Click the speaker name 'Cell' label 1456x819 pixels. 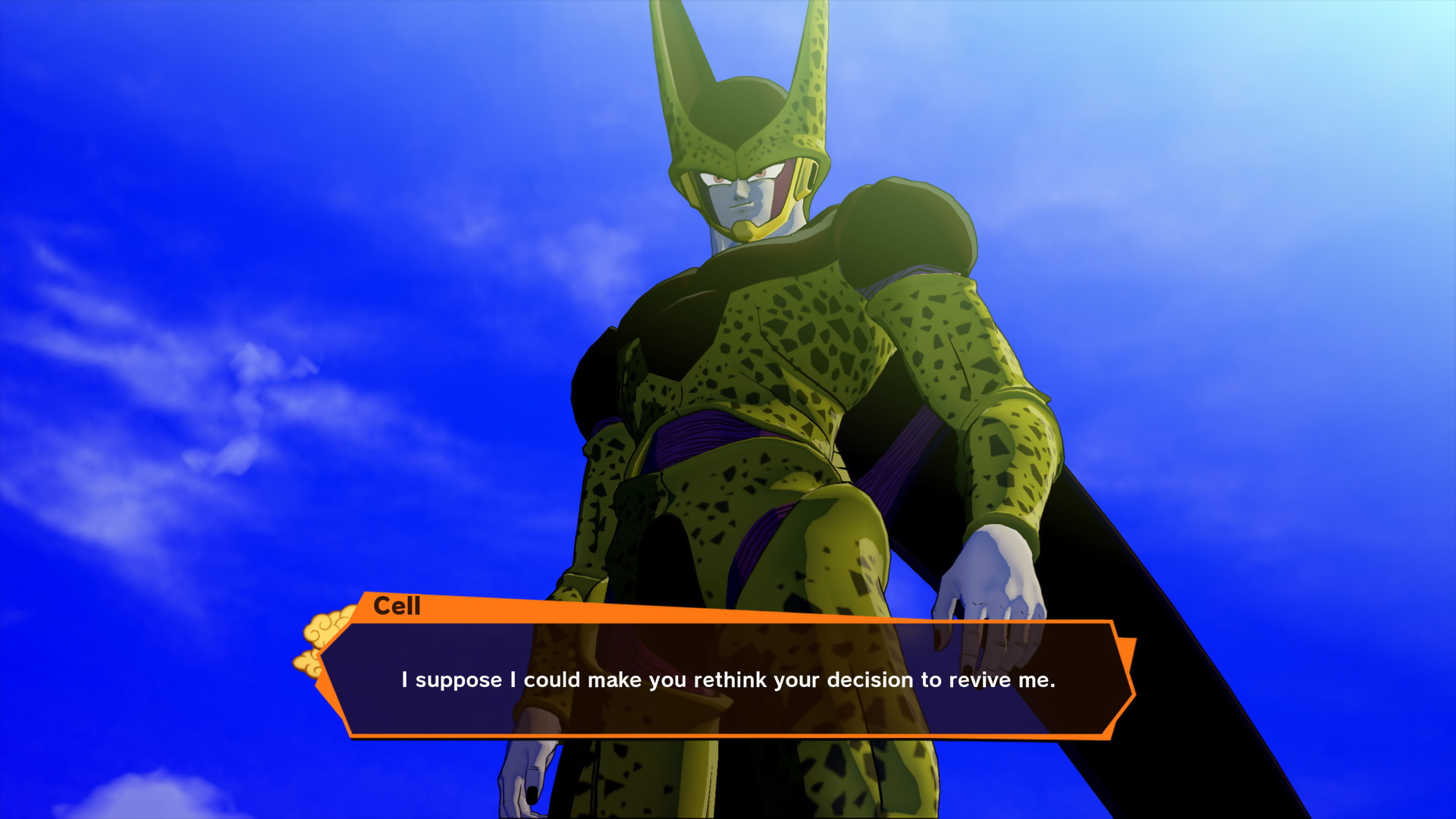pyautogui.click(x=397, y=607)
